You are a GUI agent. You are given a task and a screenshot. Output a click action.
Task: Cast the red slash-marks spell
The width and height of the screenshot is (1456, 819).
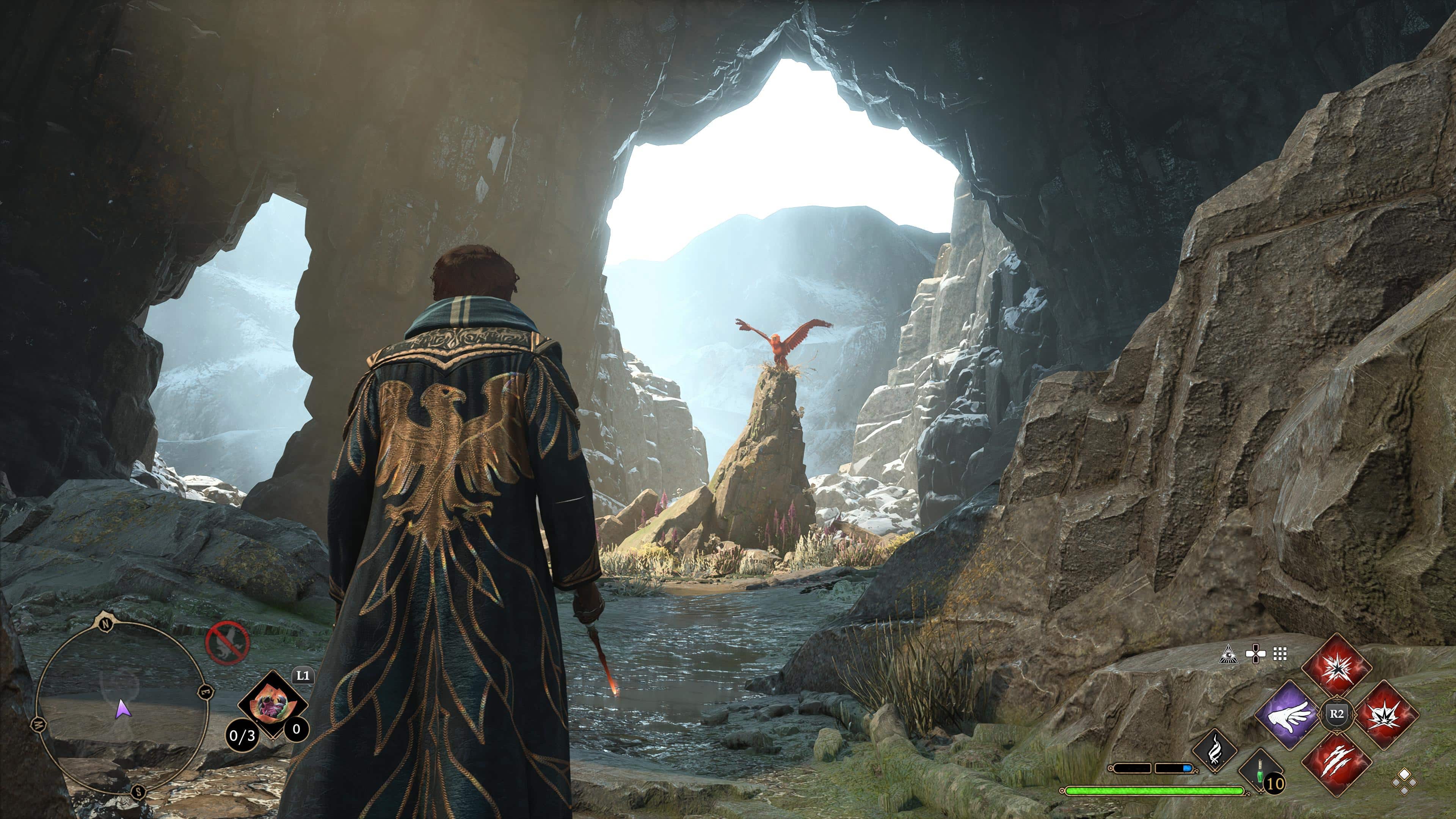pyautogui.click(x=1336, y=763)
